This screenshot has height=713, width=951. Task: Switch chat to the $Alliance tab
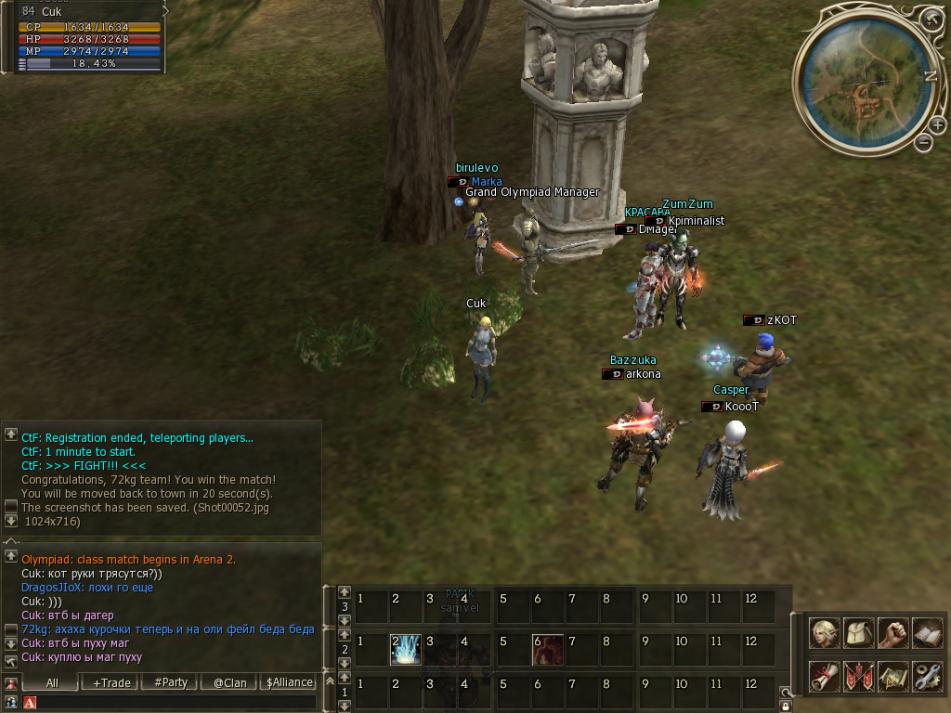click(x=288, y=682)
